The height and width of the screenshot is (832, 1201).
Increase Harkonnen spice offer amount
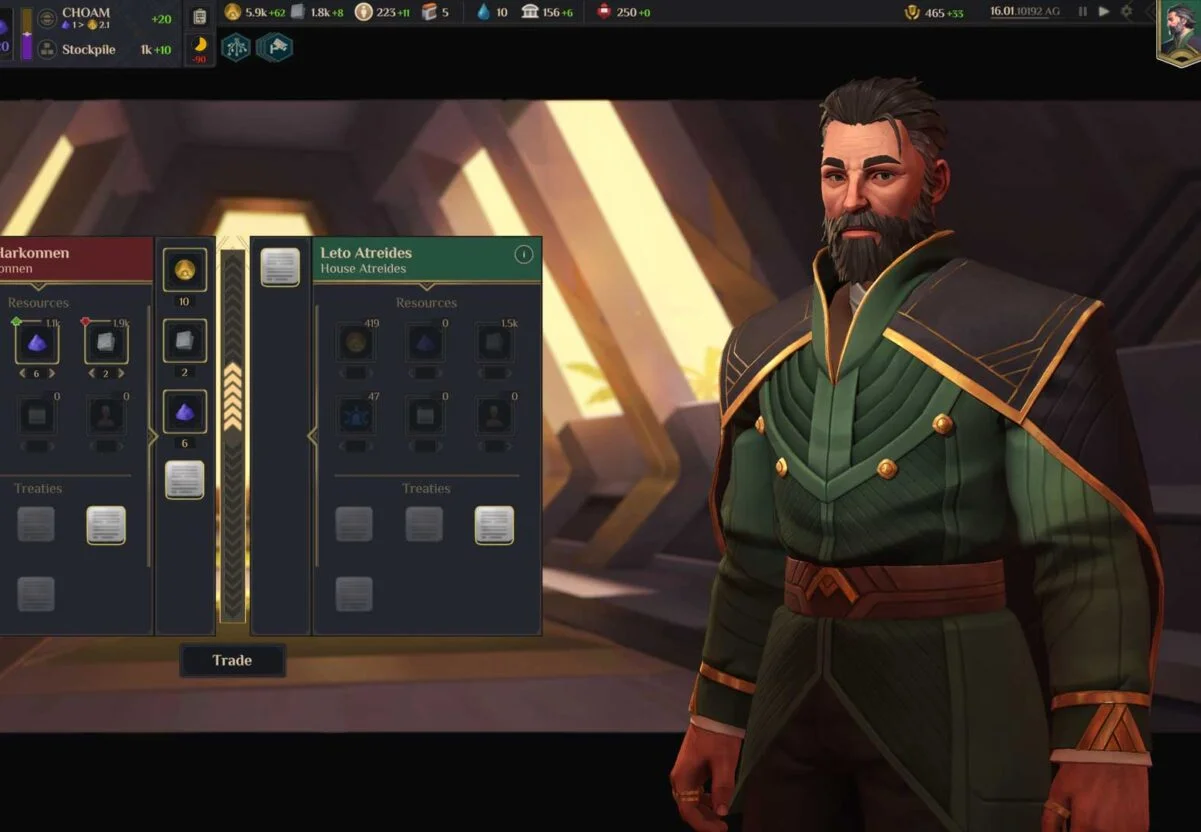pyautogui.click(x=53, y=373)
